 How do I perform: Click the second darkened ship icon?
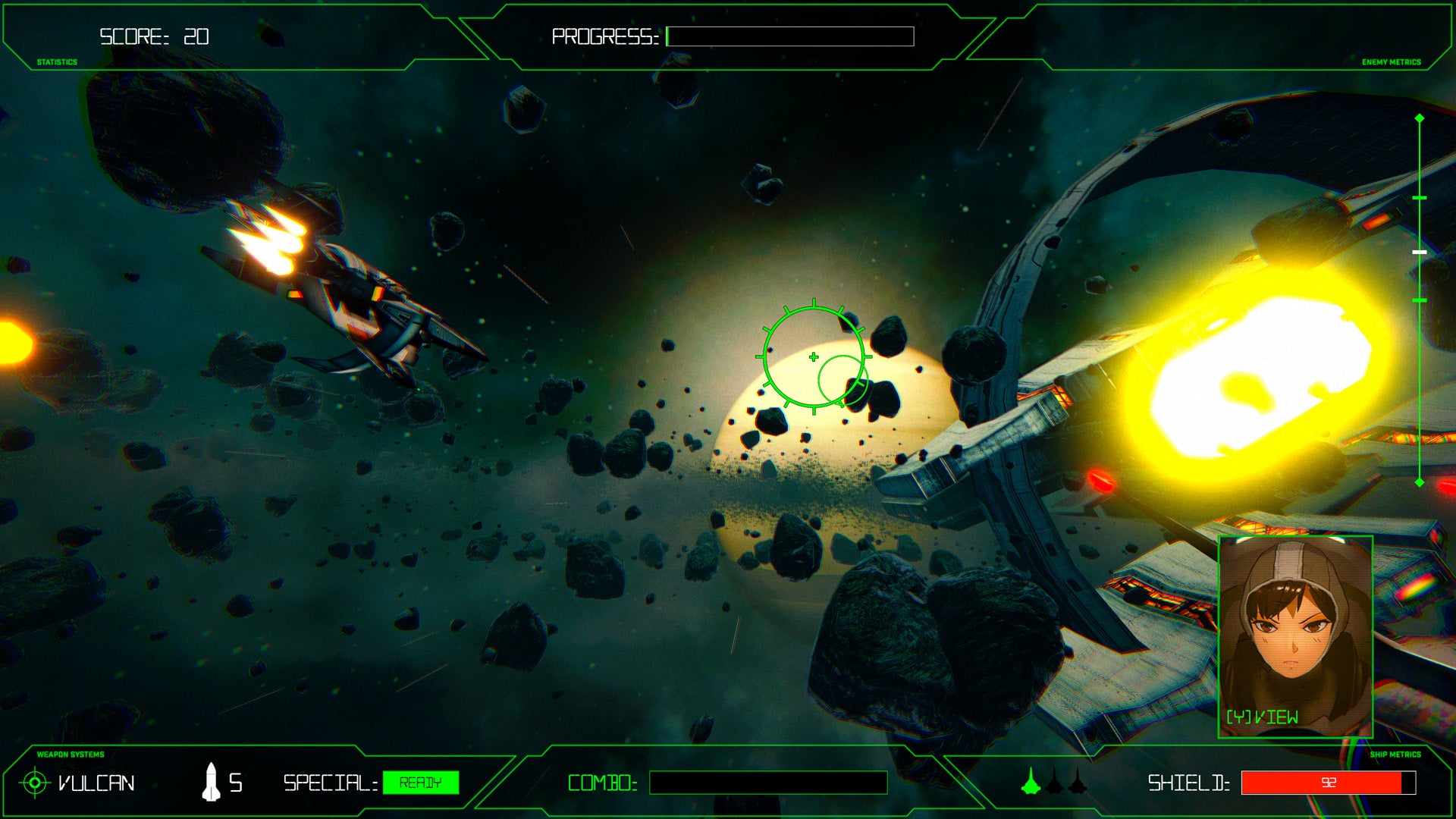(1054, 785)
